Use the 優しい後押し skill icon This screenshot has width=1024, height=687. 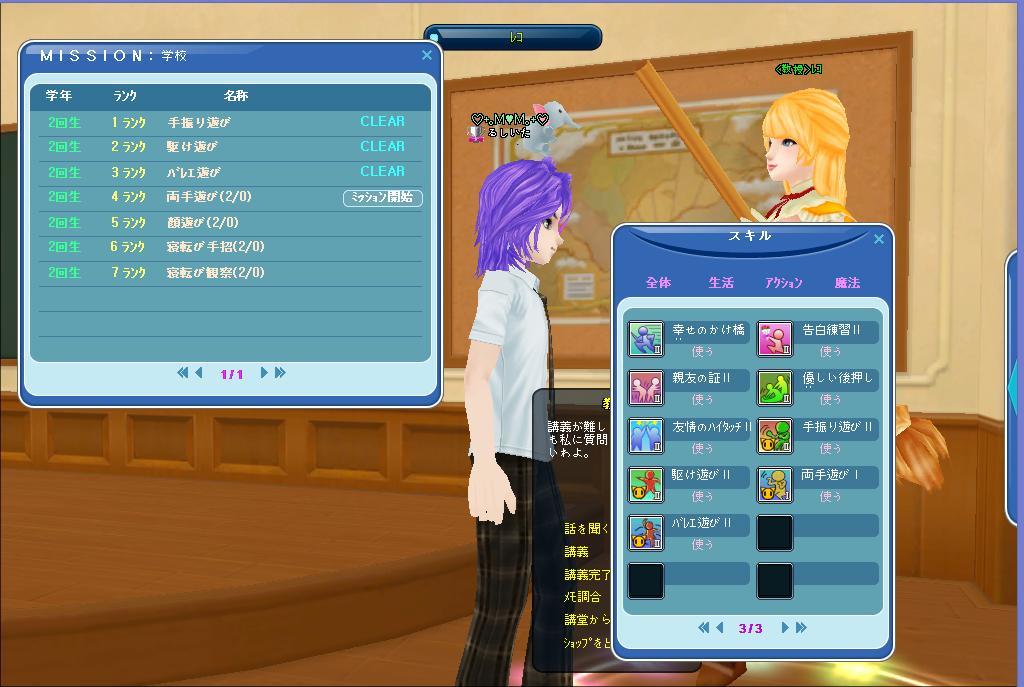(775, 387)
